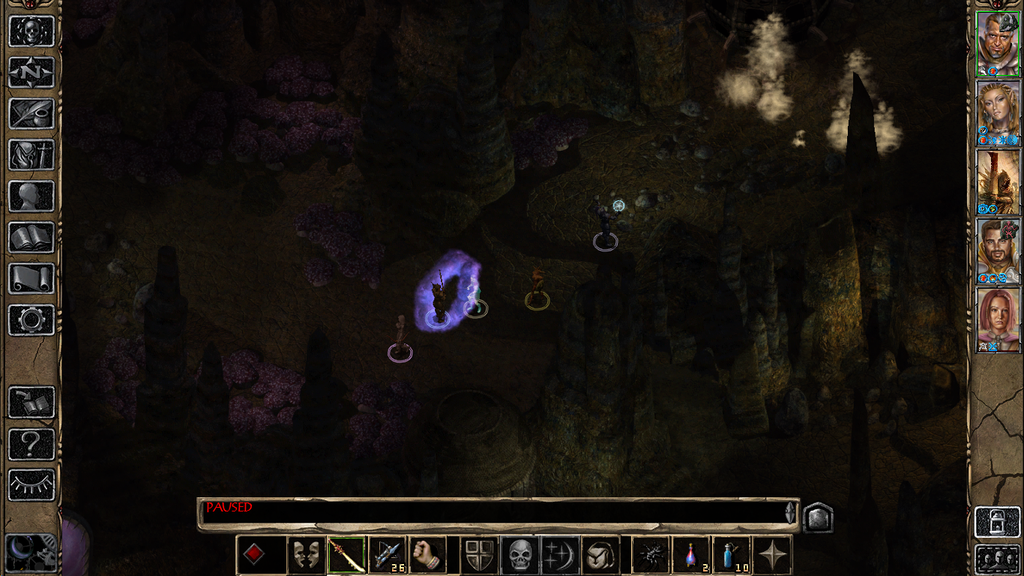Click the question mark help button

click(31, 444)
